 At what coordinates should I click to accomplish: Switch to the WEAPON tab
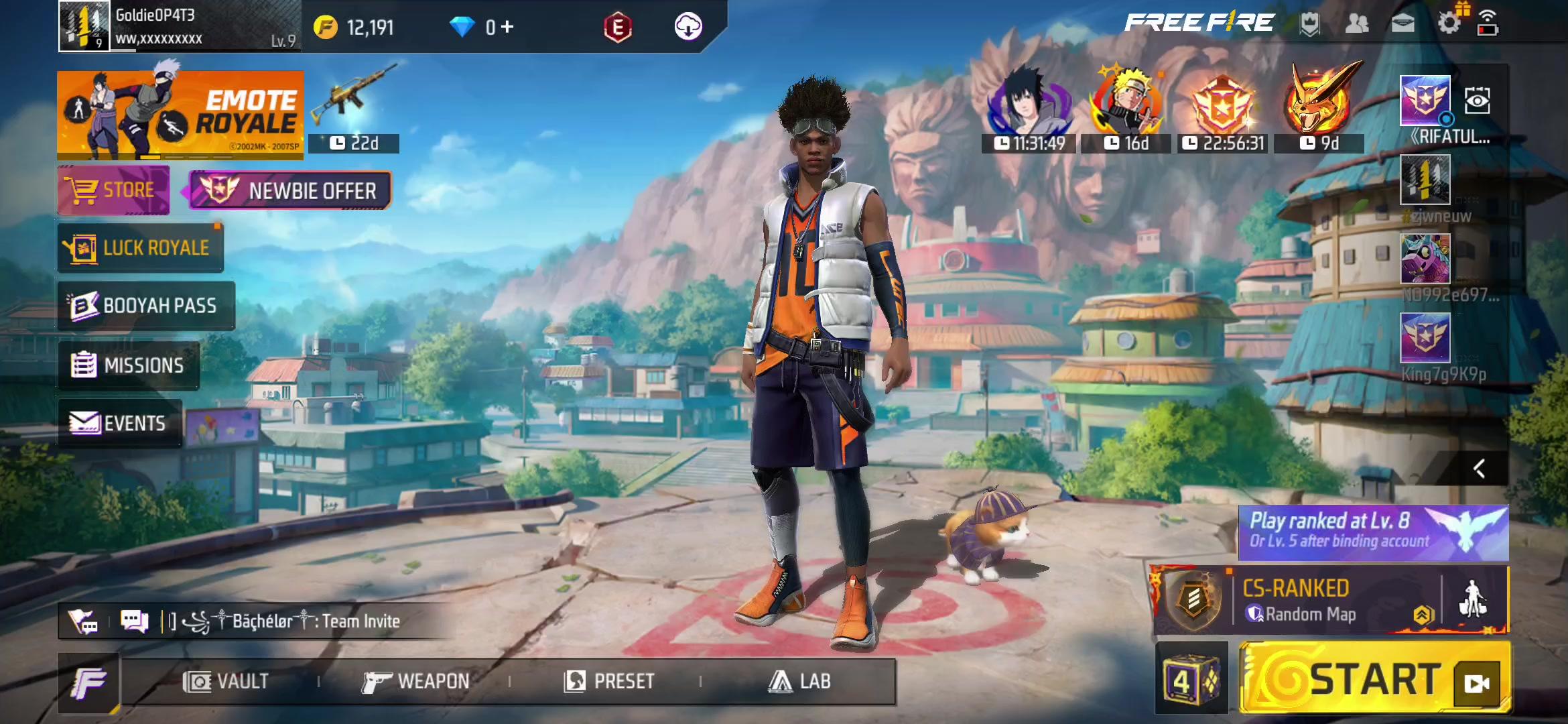(415, 682)
